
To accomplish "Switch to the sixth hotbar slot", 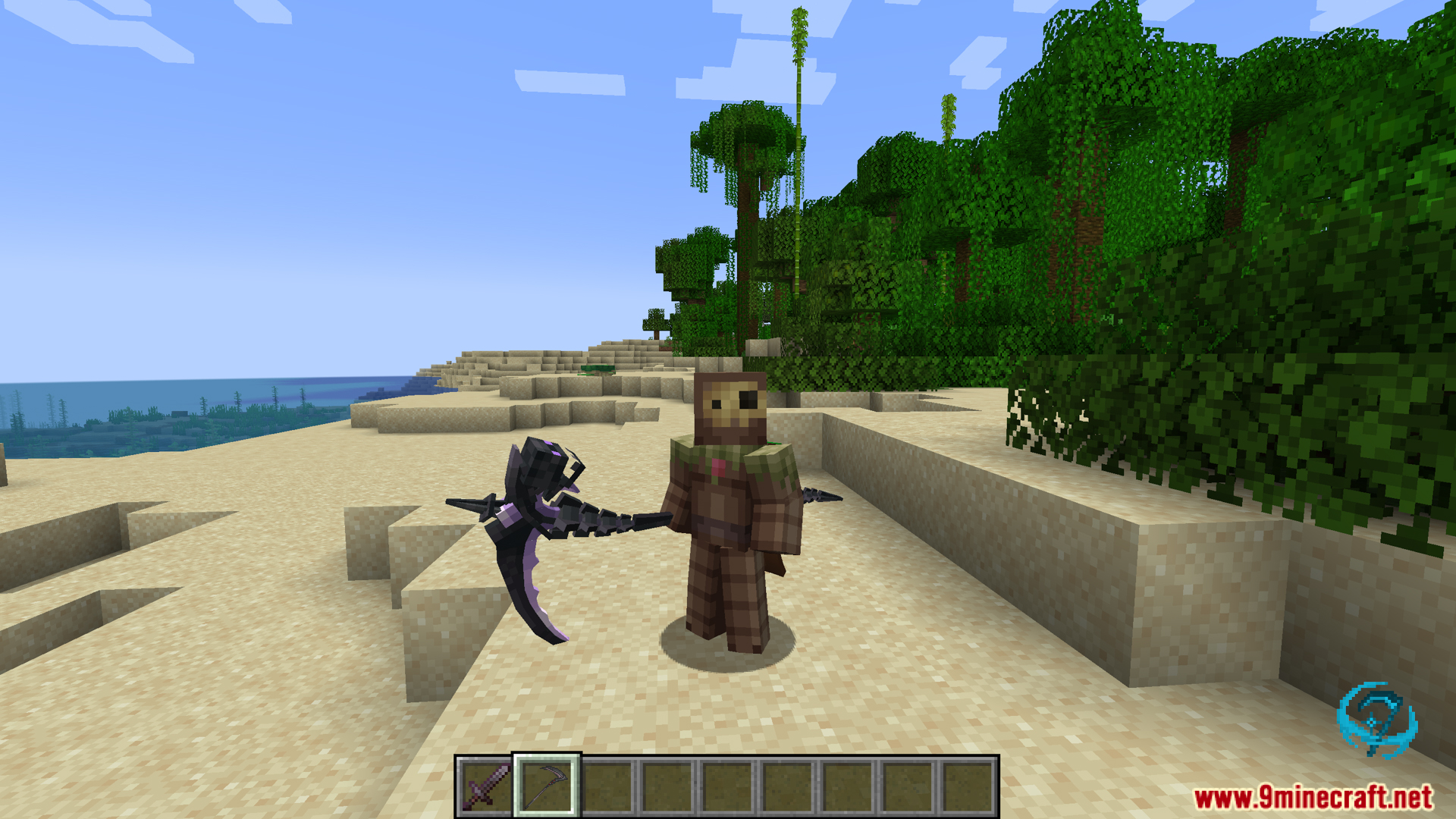I will [x=789, y=786].
